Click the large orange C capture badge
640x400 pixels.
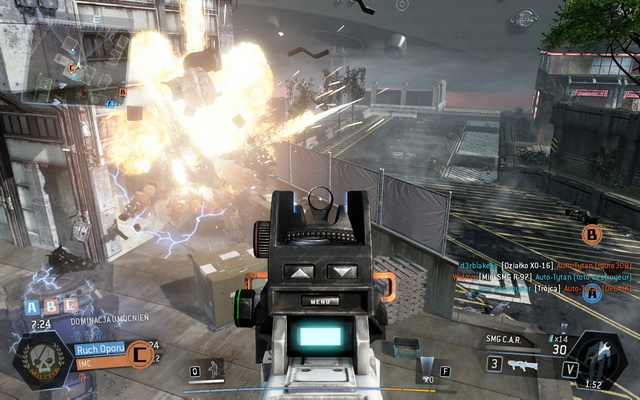click(141, 355)
